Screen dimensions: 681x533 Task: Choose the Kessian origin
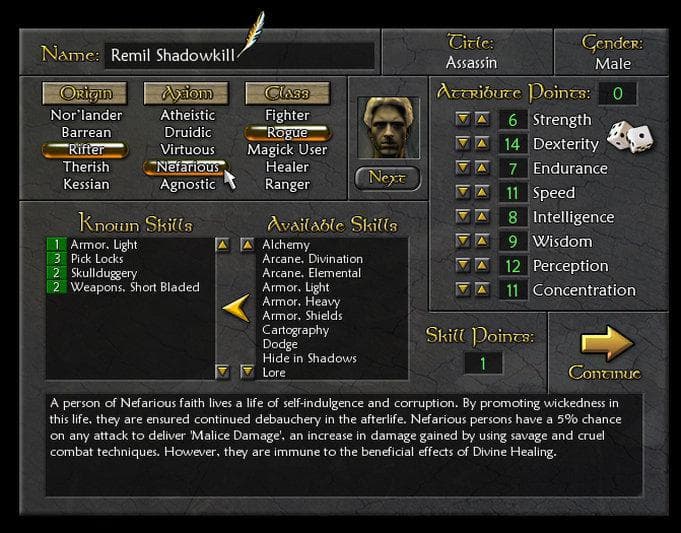[x=87, y=184]
